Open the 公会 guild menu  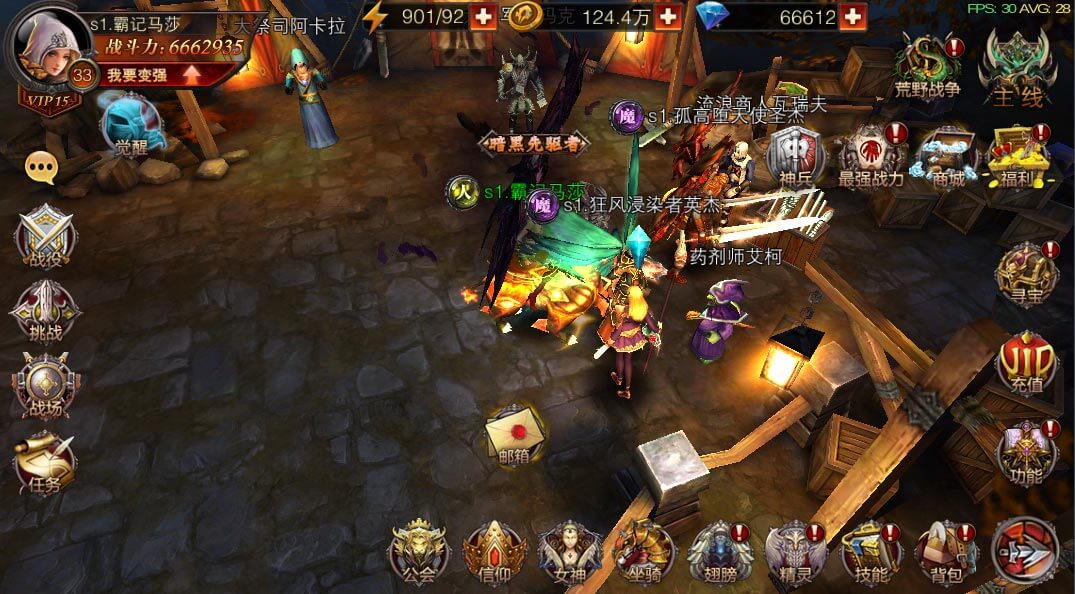(x=418, y=552)
